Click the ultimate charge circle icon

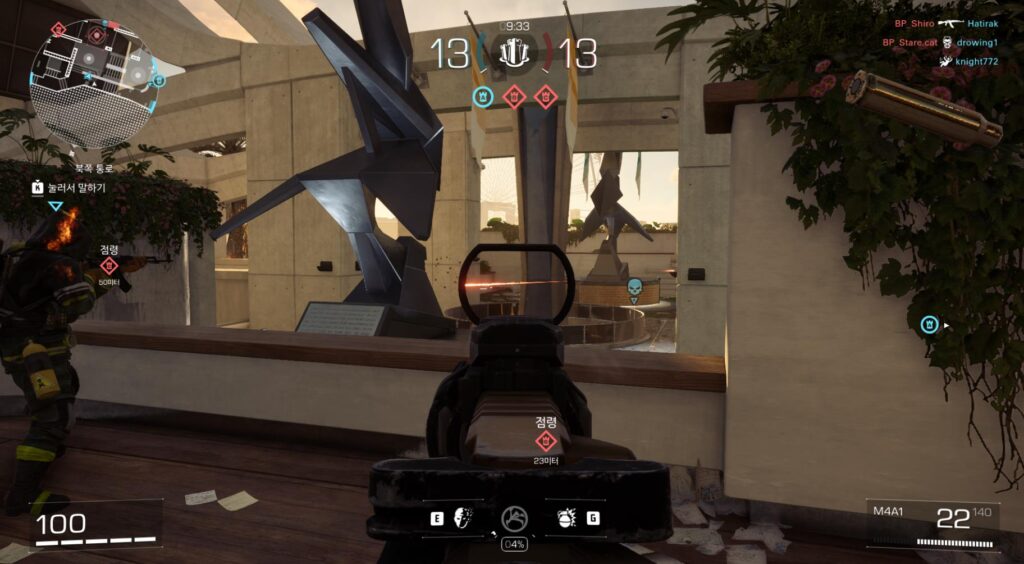(x=514, y=519)
